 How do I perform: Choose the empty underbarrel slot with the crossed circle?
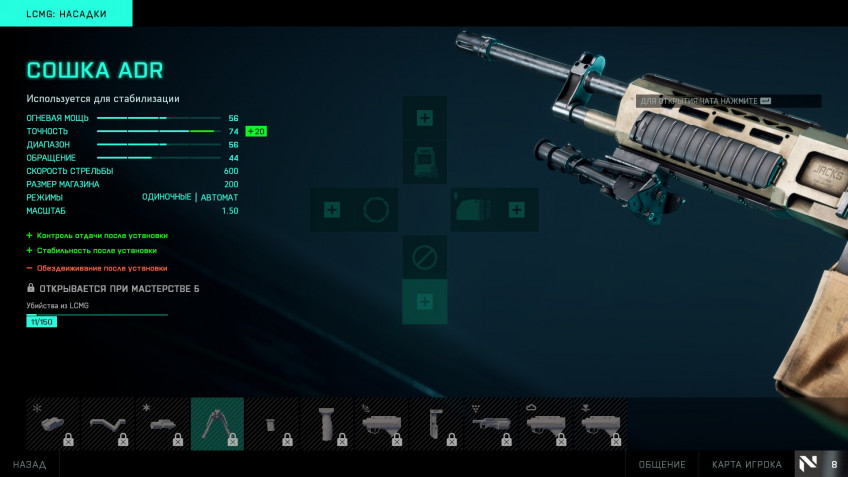424,258
